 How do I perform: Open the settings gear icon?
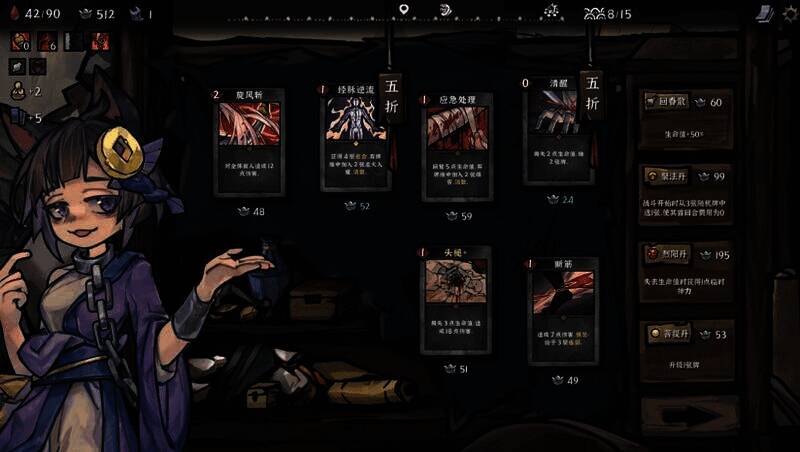[x=789, y=13]
